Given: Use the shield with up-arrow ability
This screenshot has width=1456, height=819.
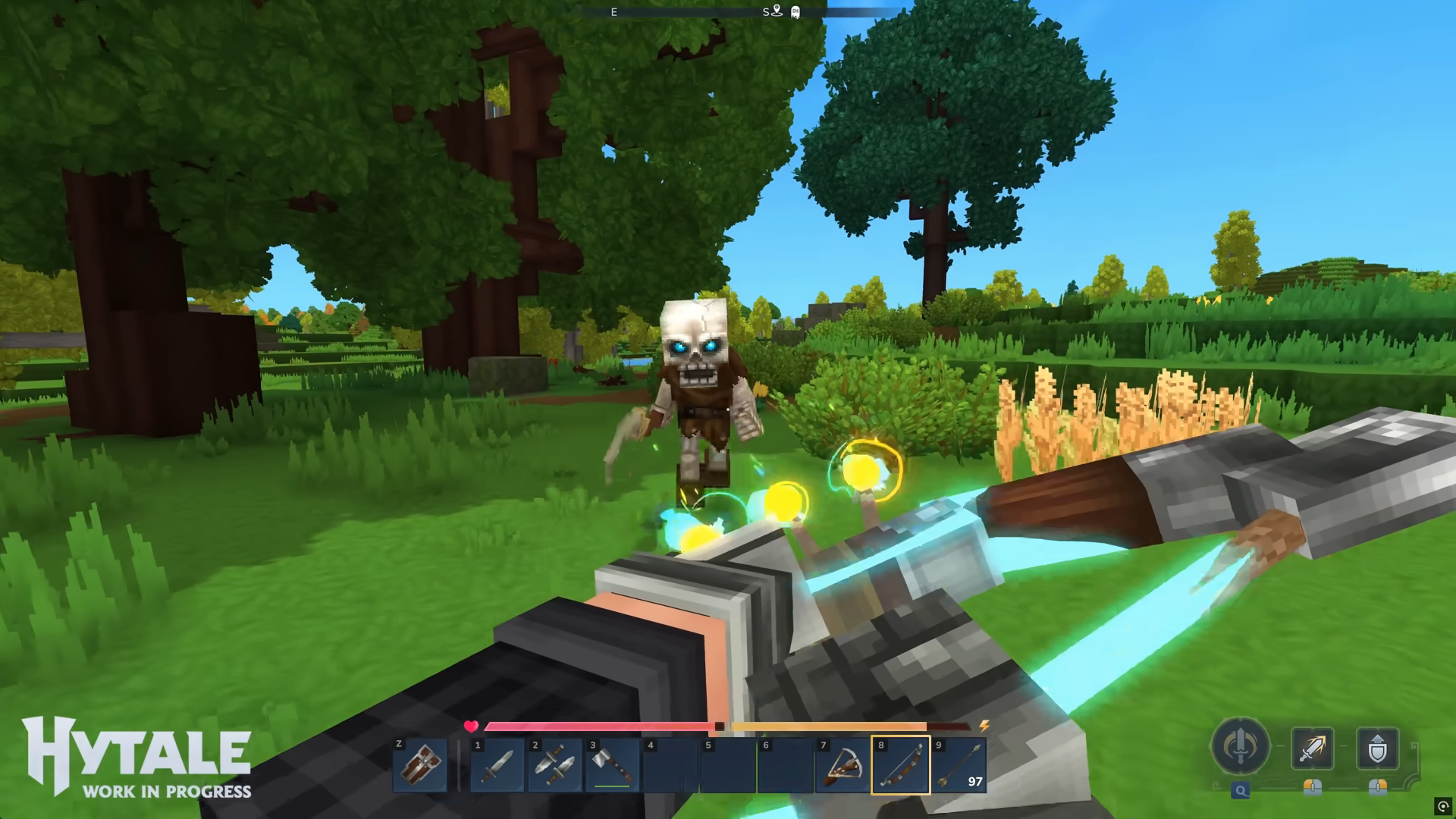Looking at the screenshot, I should (1377, 748).
